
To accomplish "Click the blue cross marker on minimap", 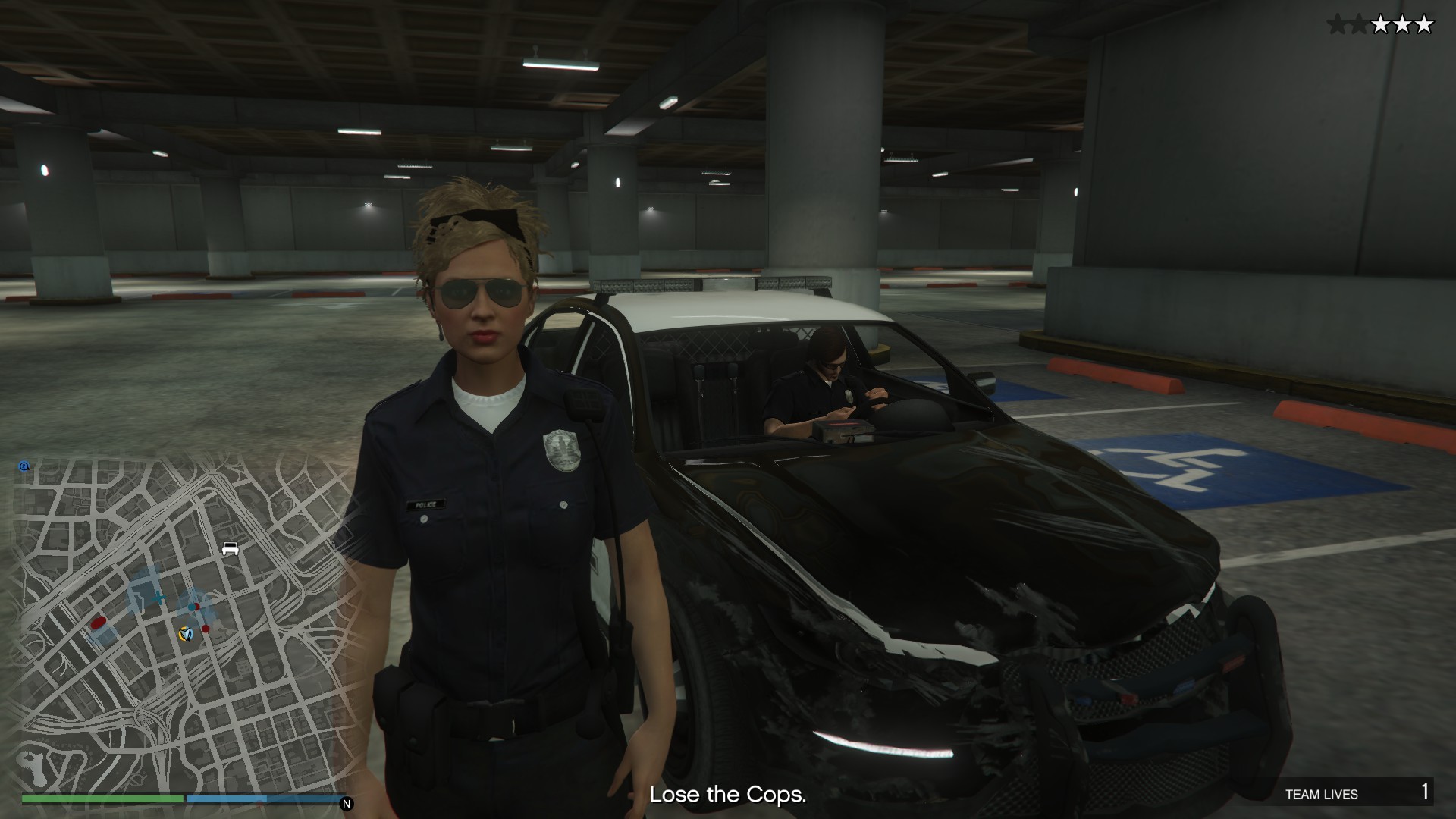I will 158,598.
